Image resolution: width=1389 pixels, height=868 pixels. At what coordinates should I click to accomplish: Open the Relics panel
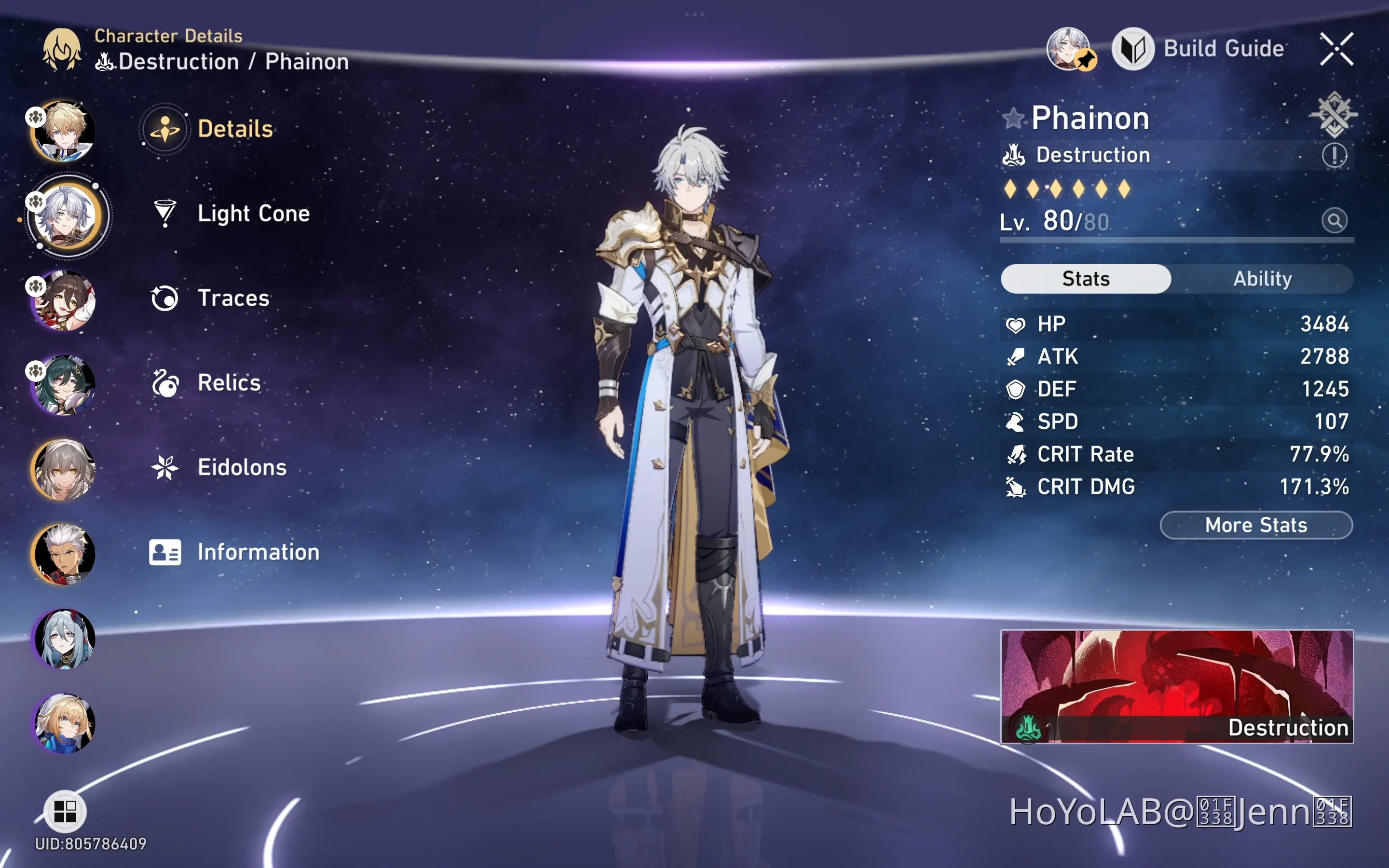[229, 382]
